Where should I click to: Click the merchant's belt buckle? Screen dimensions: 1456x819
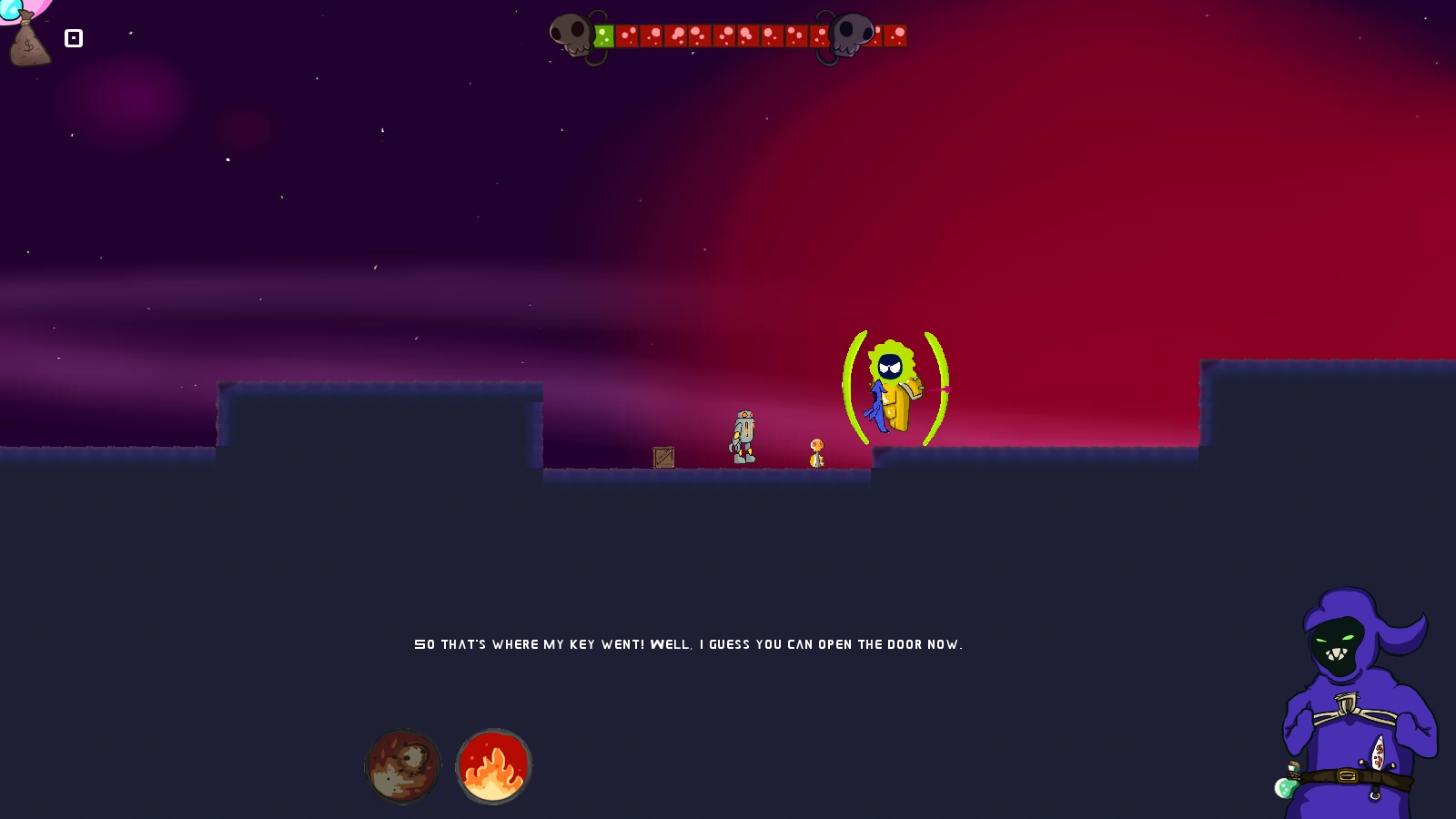[1348, 773]
